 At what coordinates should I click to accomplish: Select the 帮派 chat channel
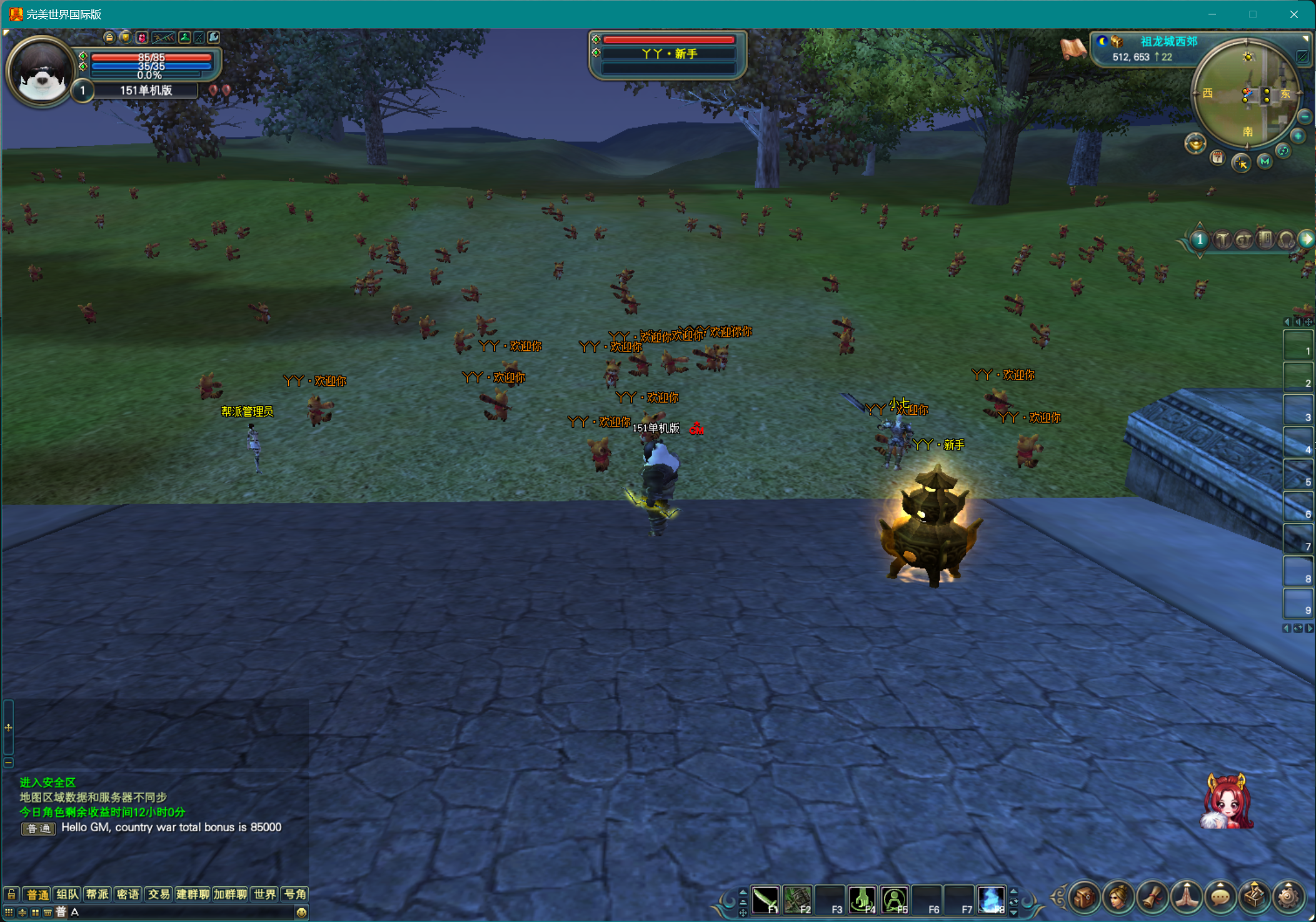[x=98, y=894]
